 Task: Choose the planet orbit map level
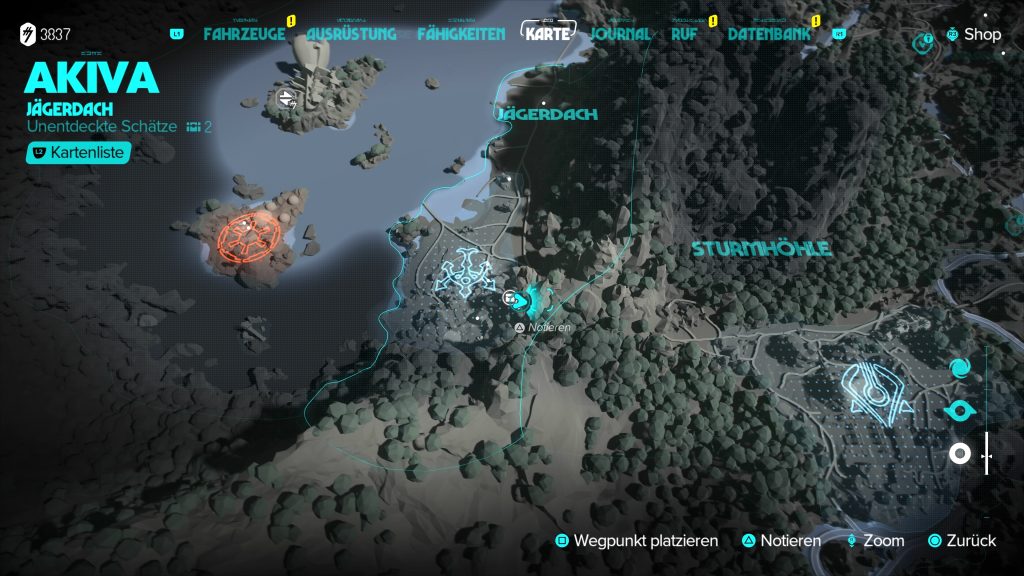pos(959,411)
